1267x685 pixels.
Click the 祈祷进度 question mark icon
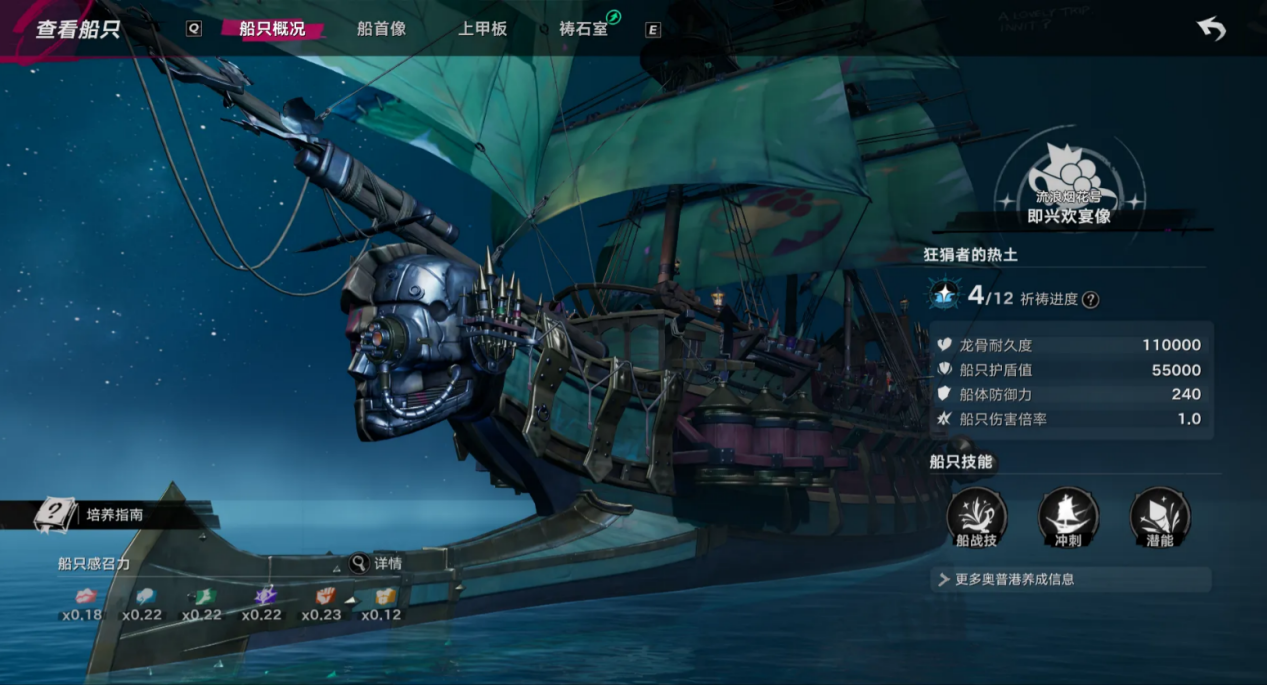(1090, 299)
